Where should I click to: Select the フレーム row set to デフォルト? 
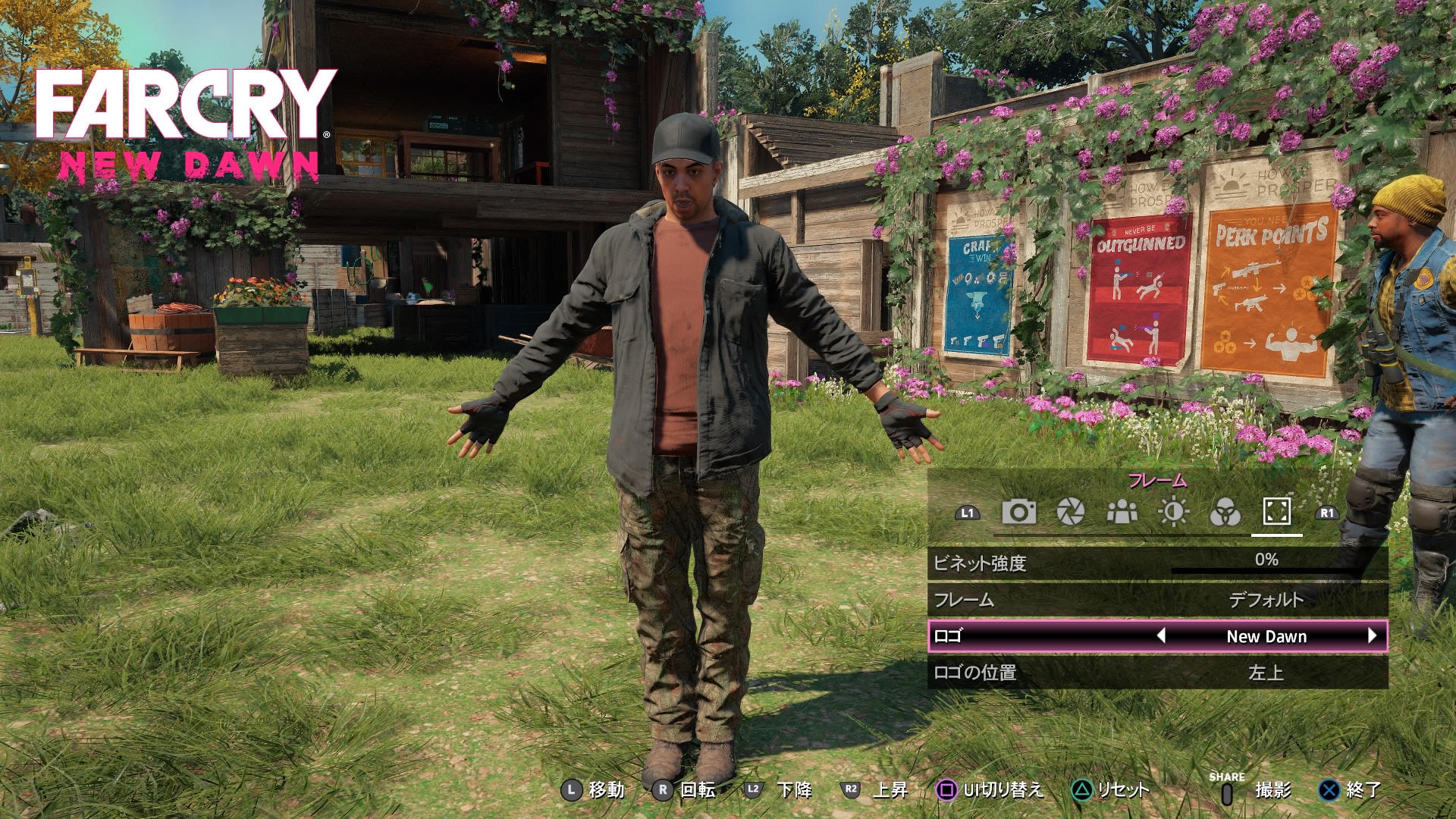coord(1157,600)
